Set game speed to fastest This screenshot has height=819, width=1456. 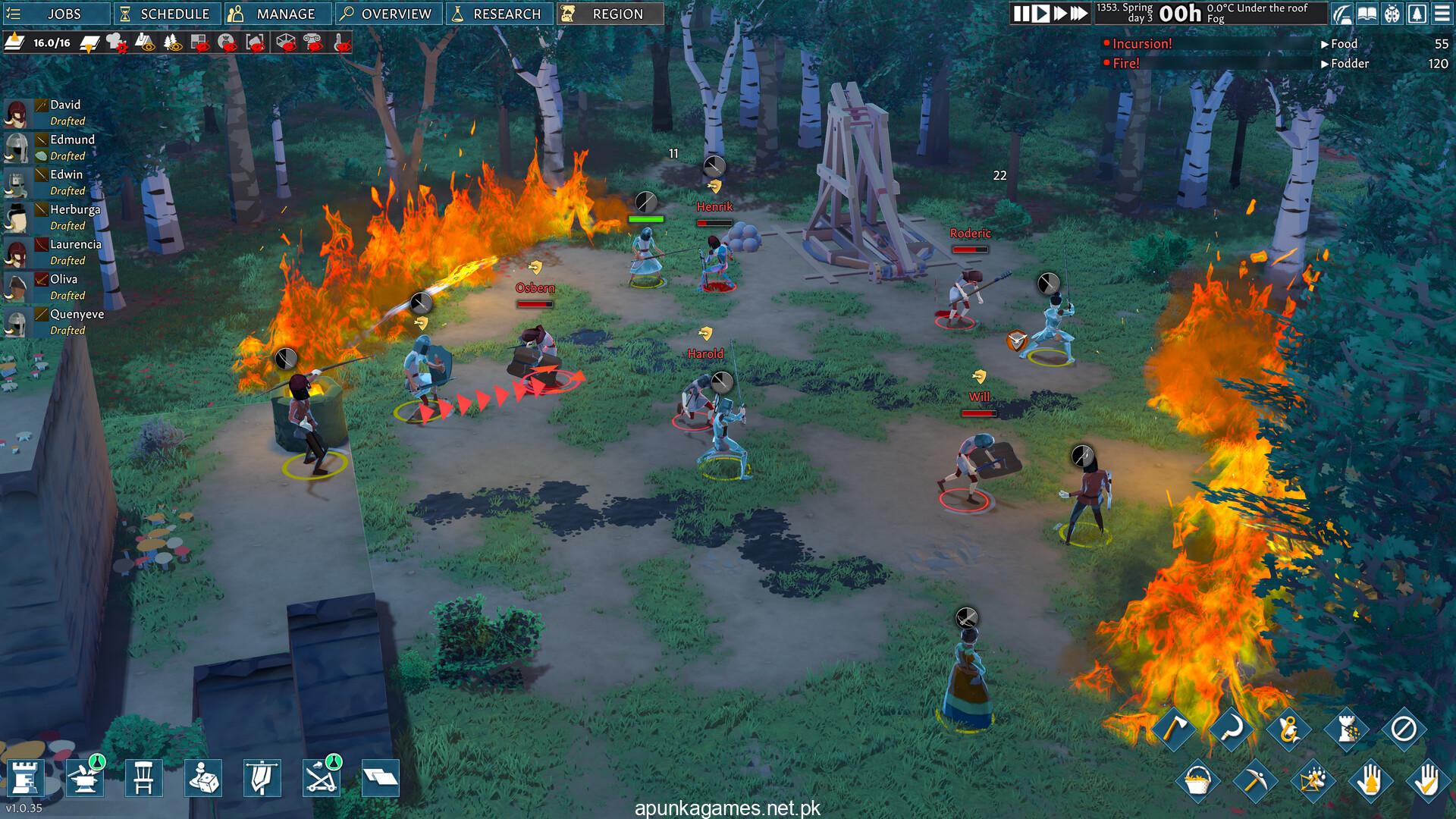[x=1078, y=14]
